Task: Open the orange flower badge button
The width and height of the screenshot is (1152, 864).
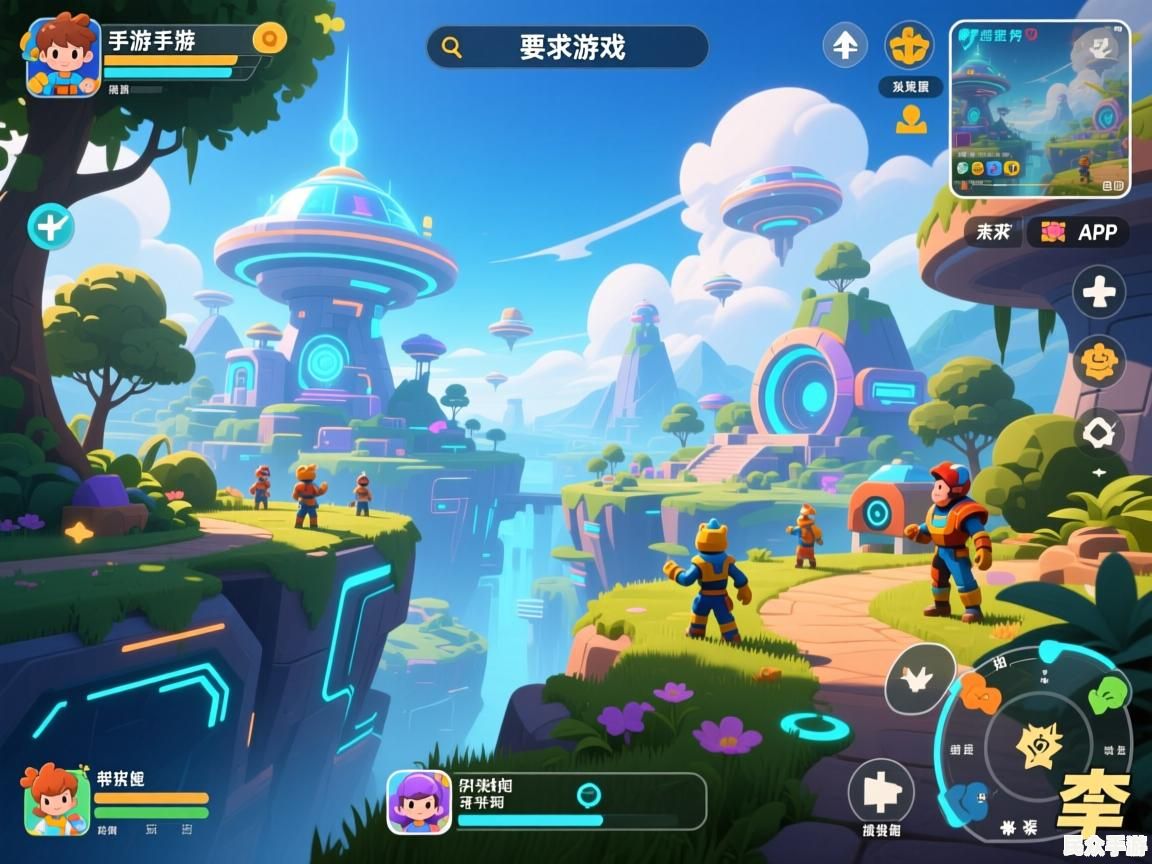Action: point(1099,361)
